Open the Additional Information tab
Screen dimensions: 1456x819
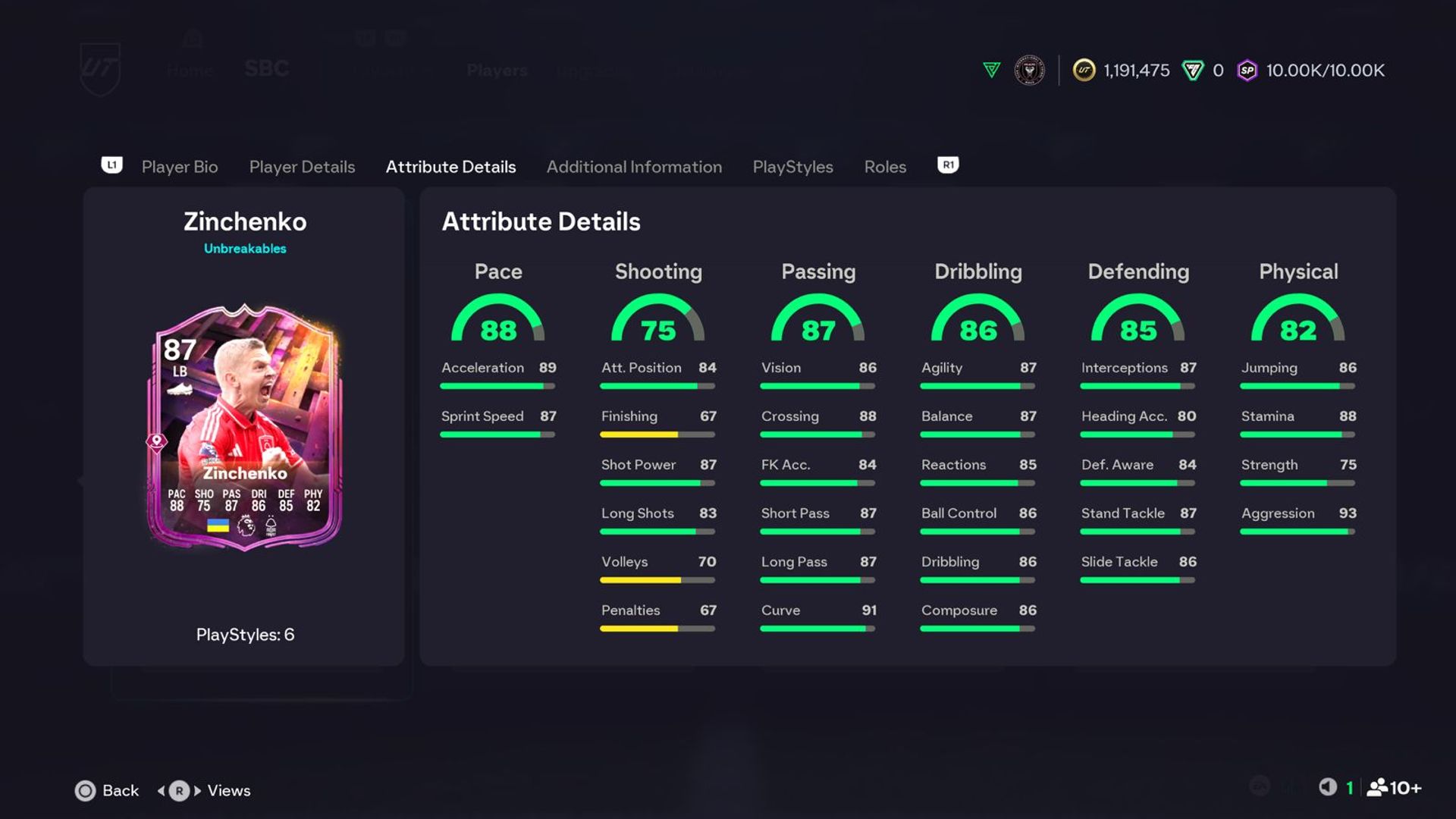(x=635, y=167)
